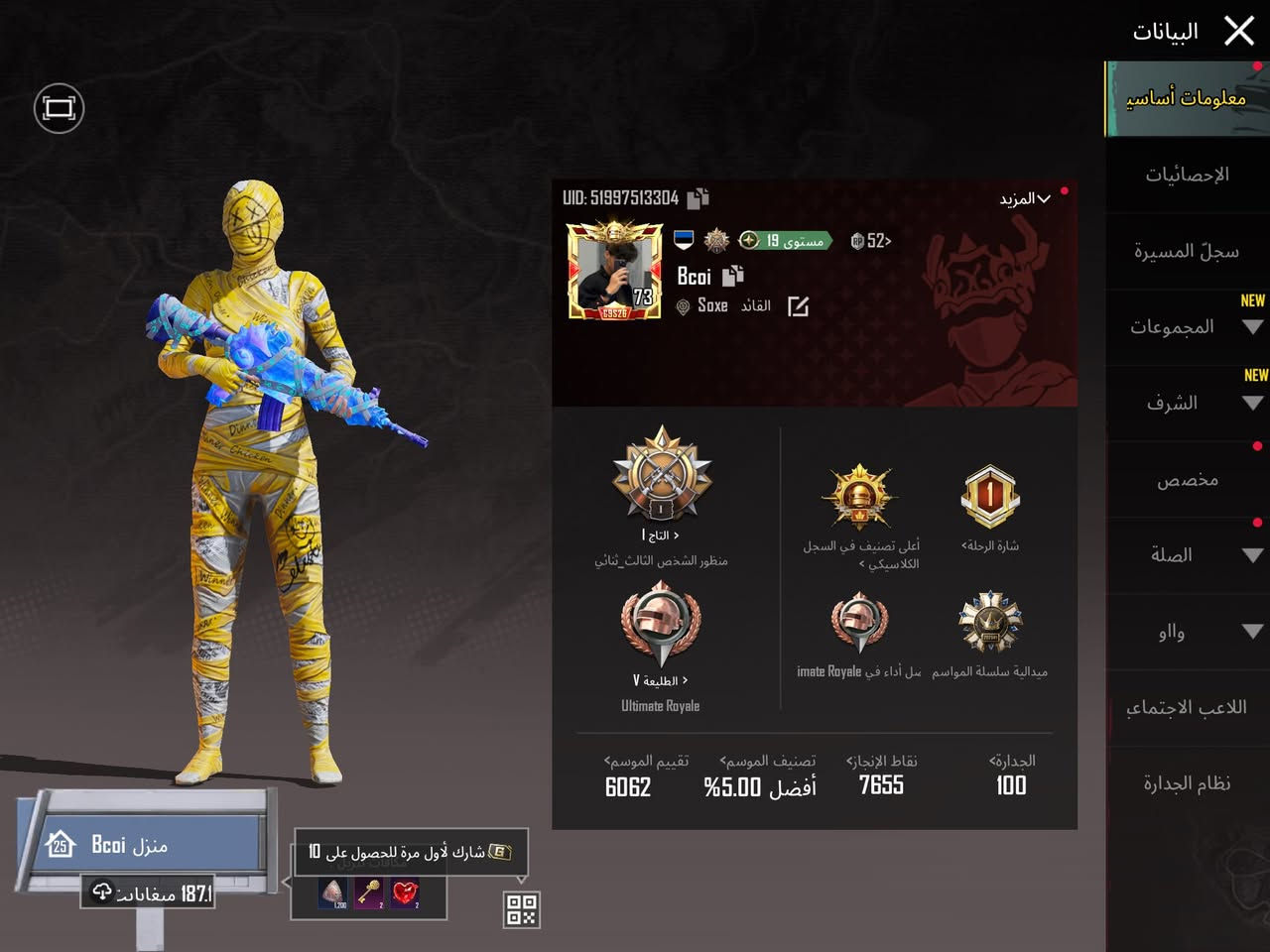Click the cloud download icon near 187.1 ميغابايت
The height and width of the screenshot is (952, 1270).
pos(102,892)
